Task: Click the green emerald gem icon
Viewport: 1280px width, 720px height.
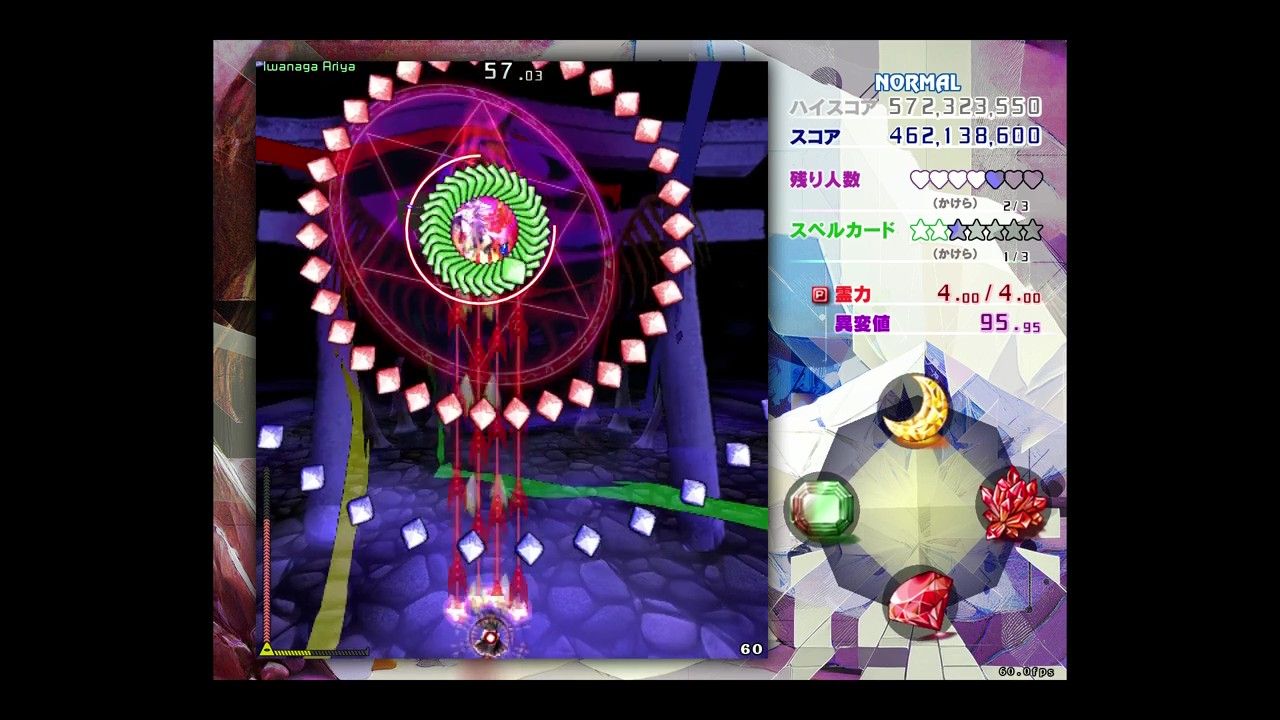Action: click(822, 506)
